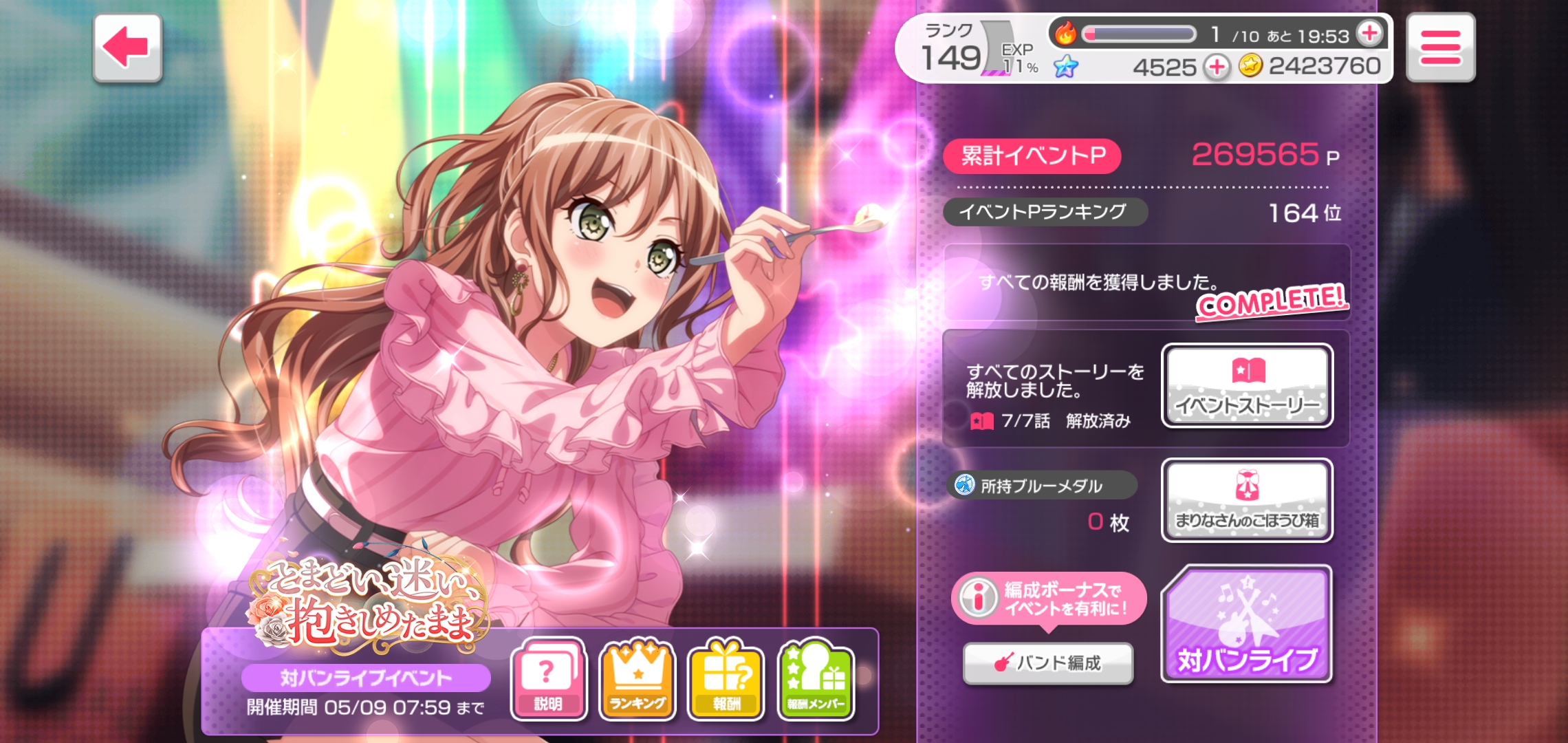Image resolution: width=1568 pixels, height=743 pixels.
Task: Open バンド編成 band formation
Action: [x=1047, y=663]
